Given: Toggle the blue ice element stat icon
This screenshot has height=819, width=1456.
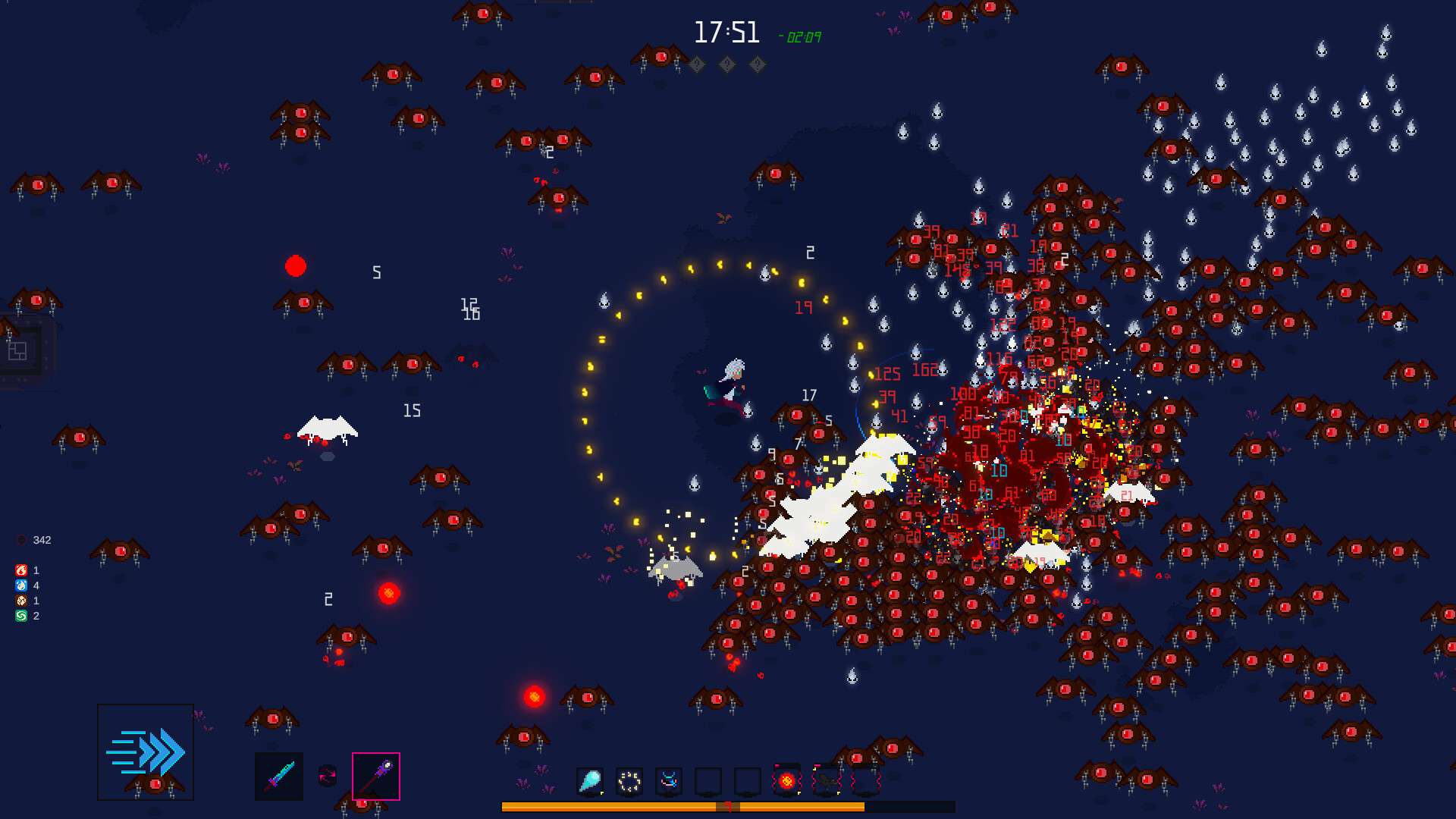Looking at the screenshot, I should tap(20, 585).
